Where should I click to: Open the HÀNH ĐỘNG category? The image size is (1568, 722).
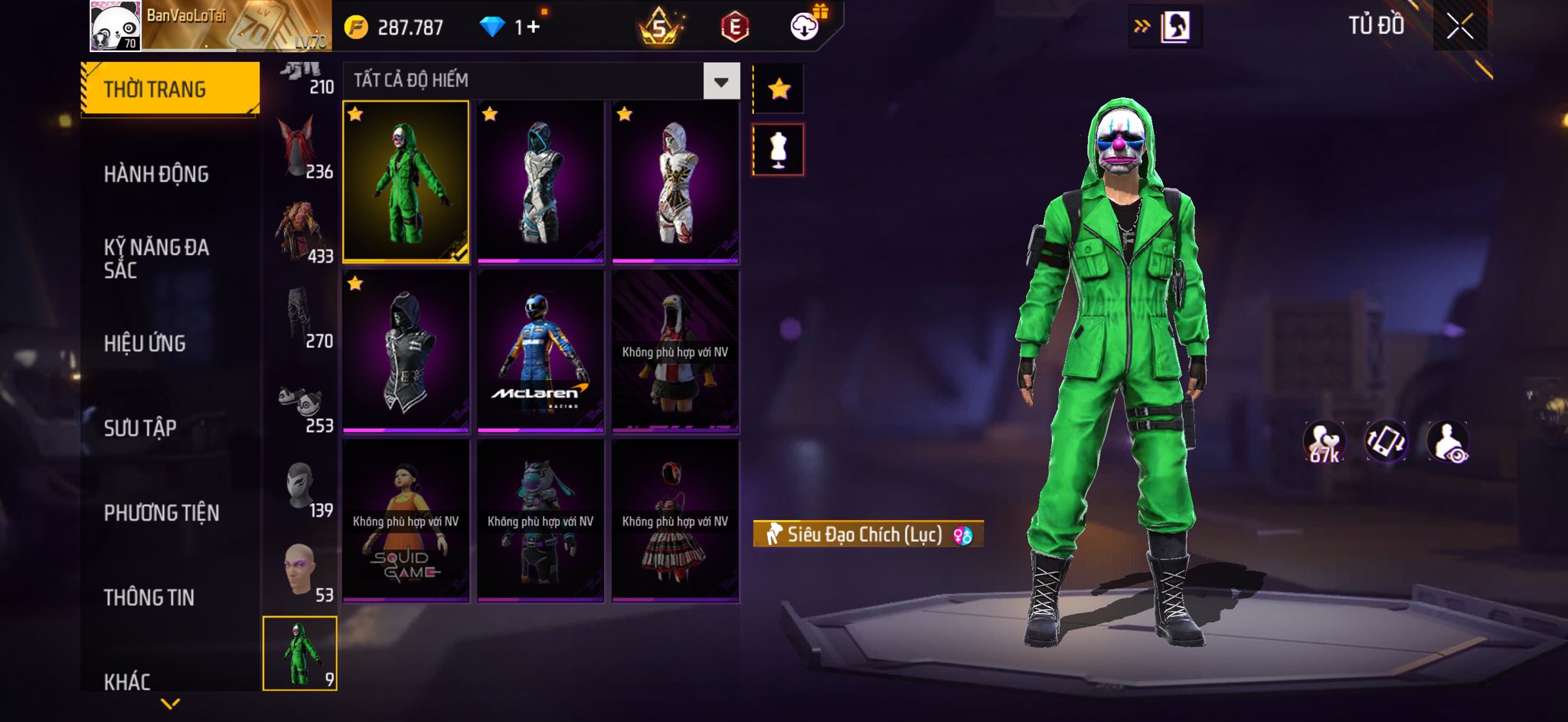click(156, 175)
